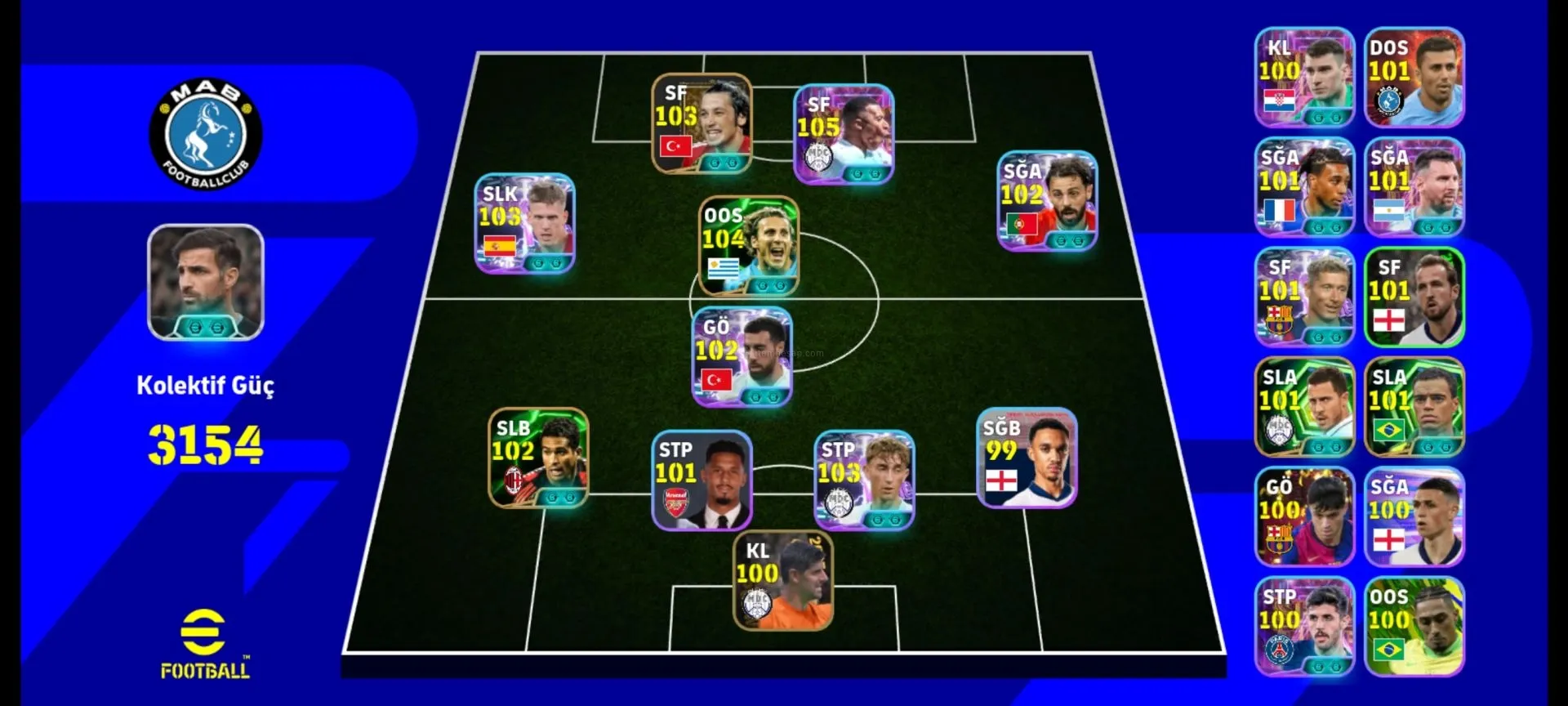Choose the SF 101 England substitute card
This screenshot has width=1568, height=706.
coord(1414,297)
